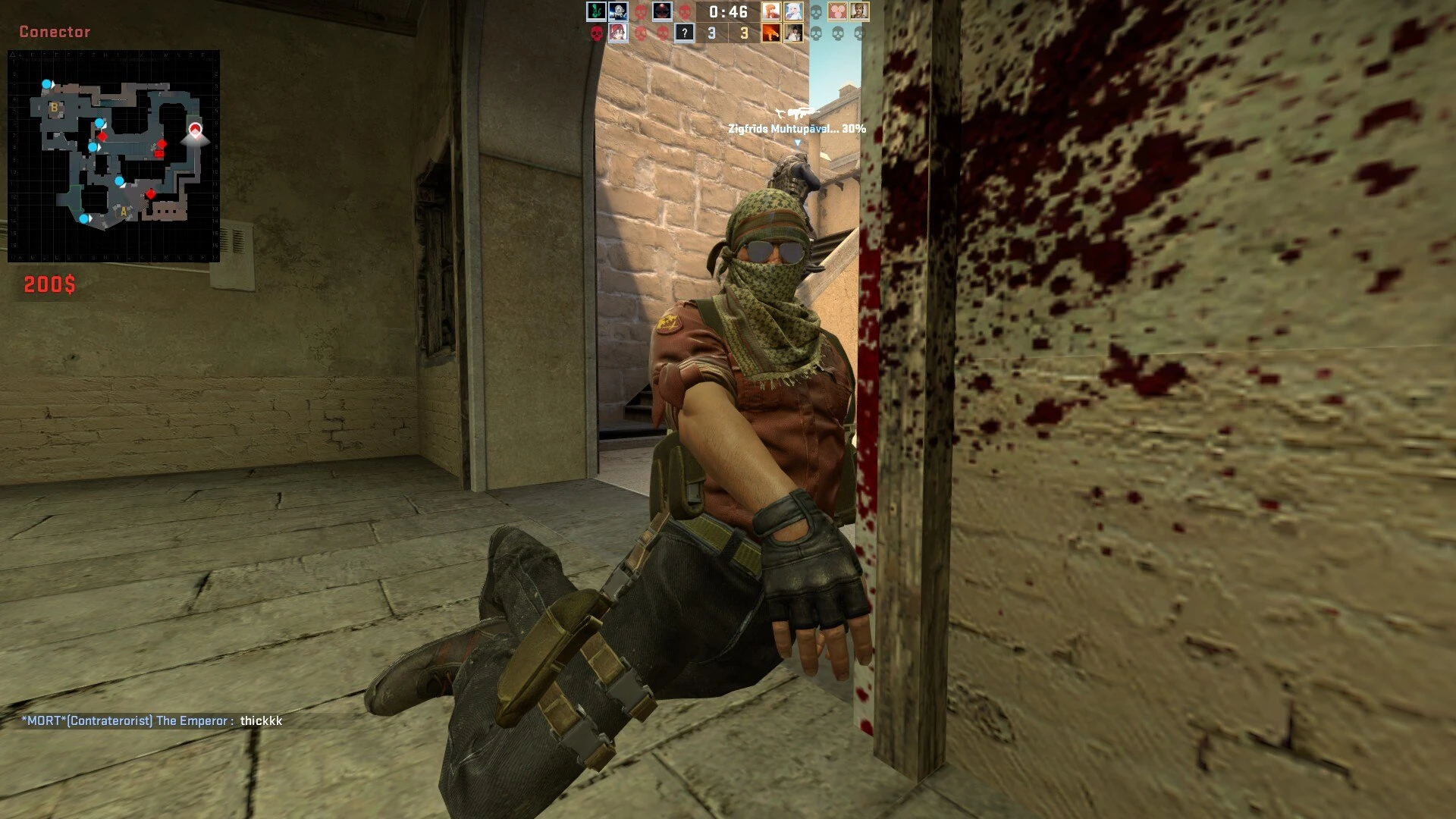This screenshot has height=819, width=1456.
Task: Click bombsite A marker on the minimap
Action: click(x=123, y=212)
